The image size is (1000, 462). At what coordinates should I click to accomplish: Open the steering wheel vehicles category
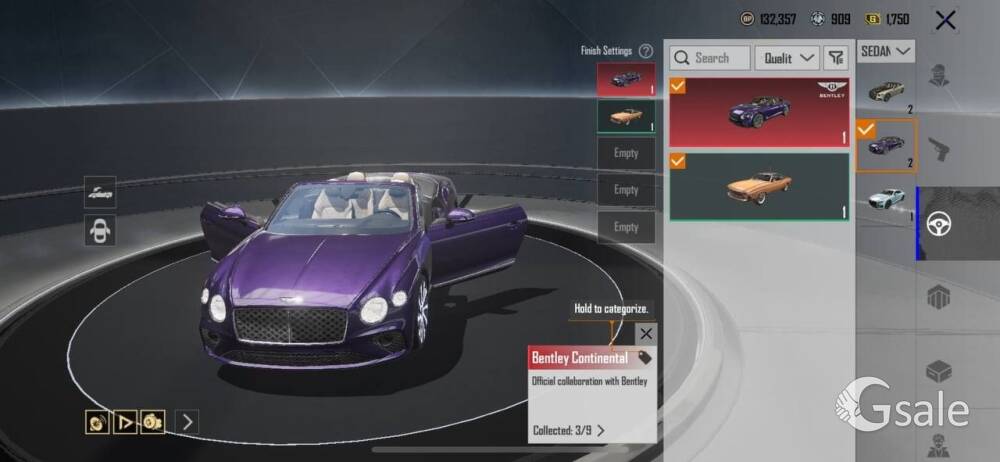(x=939, y=223)
